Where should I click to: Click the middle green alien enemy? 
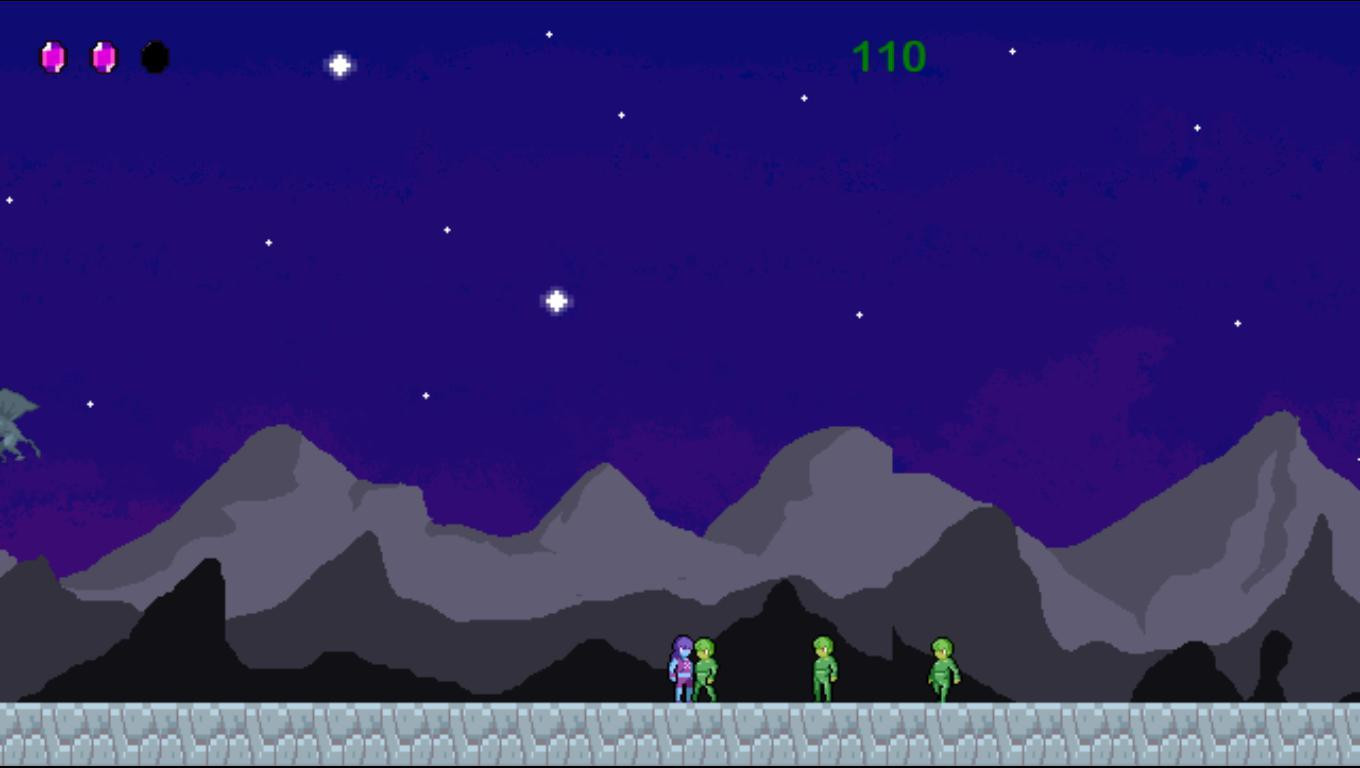click(x=825, y=668)
